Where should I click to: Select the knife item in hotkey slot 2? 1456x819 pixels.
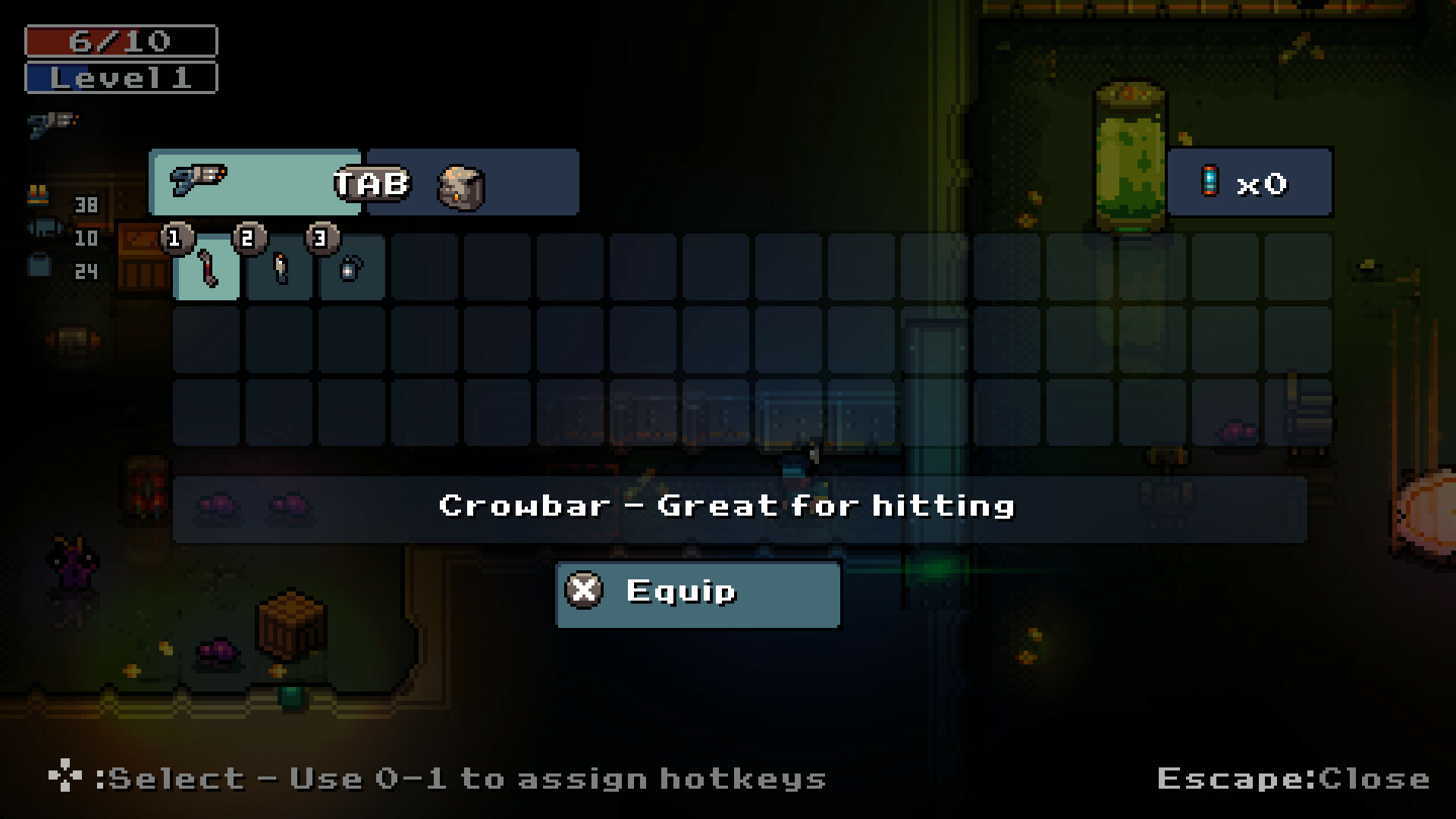pos(279,270)
